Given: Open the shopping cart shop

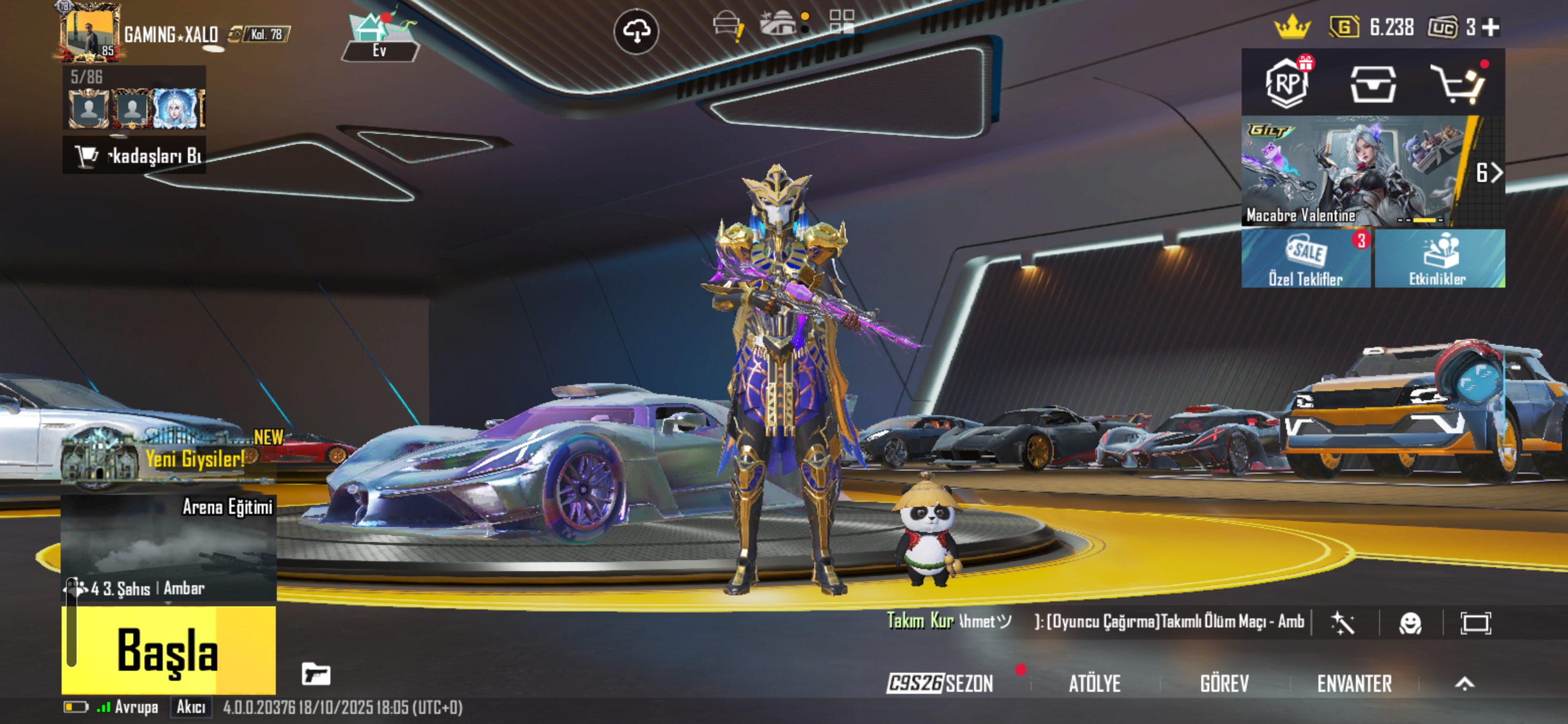Looking at the screenshot, I should point(1459,84).
